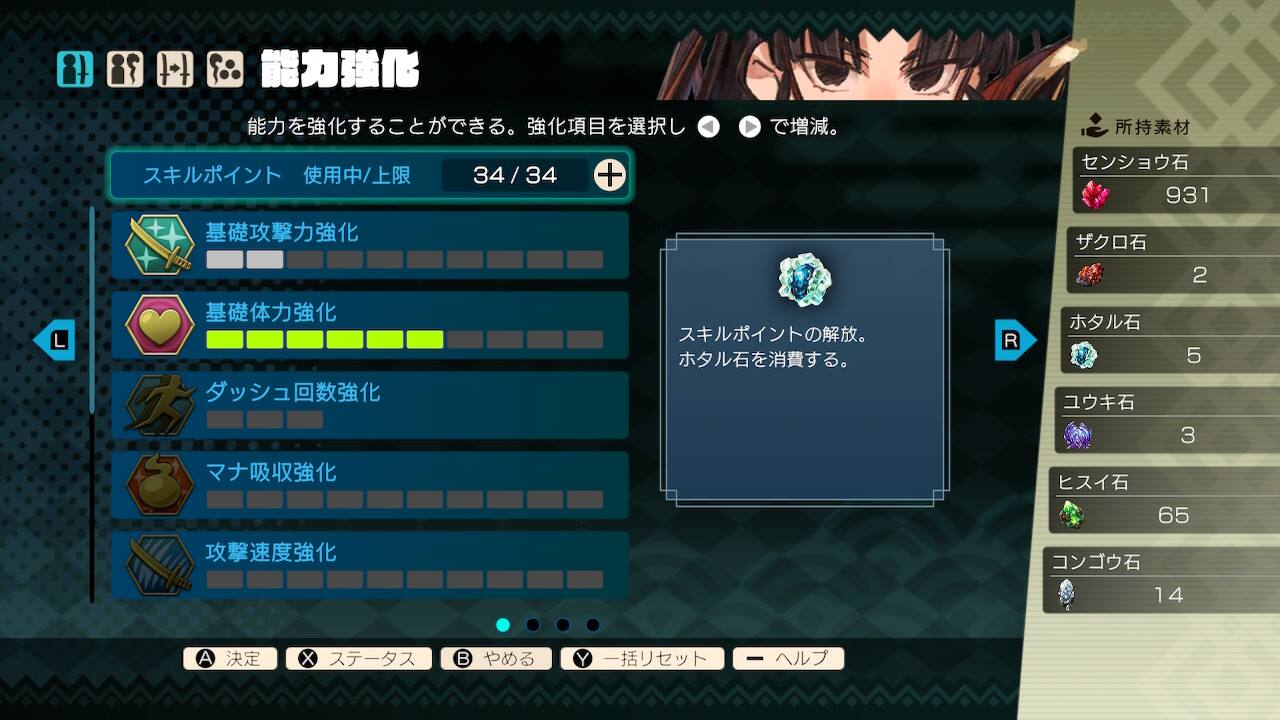The height and width of the screenshot is (720, 1280).
Task: Click the left triangle decrease arrow
Action: (x=709, y=128)
